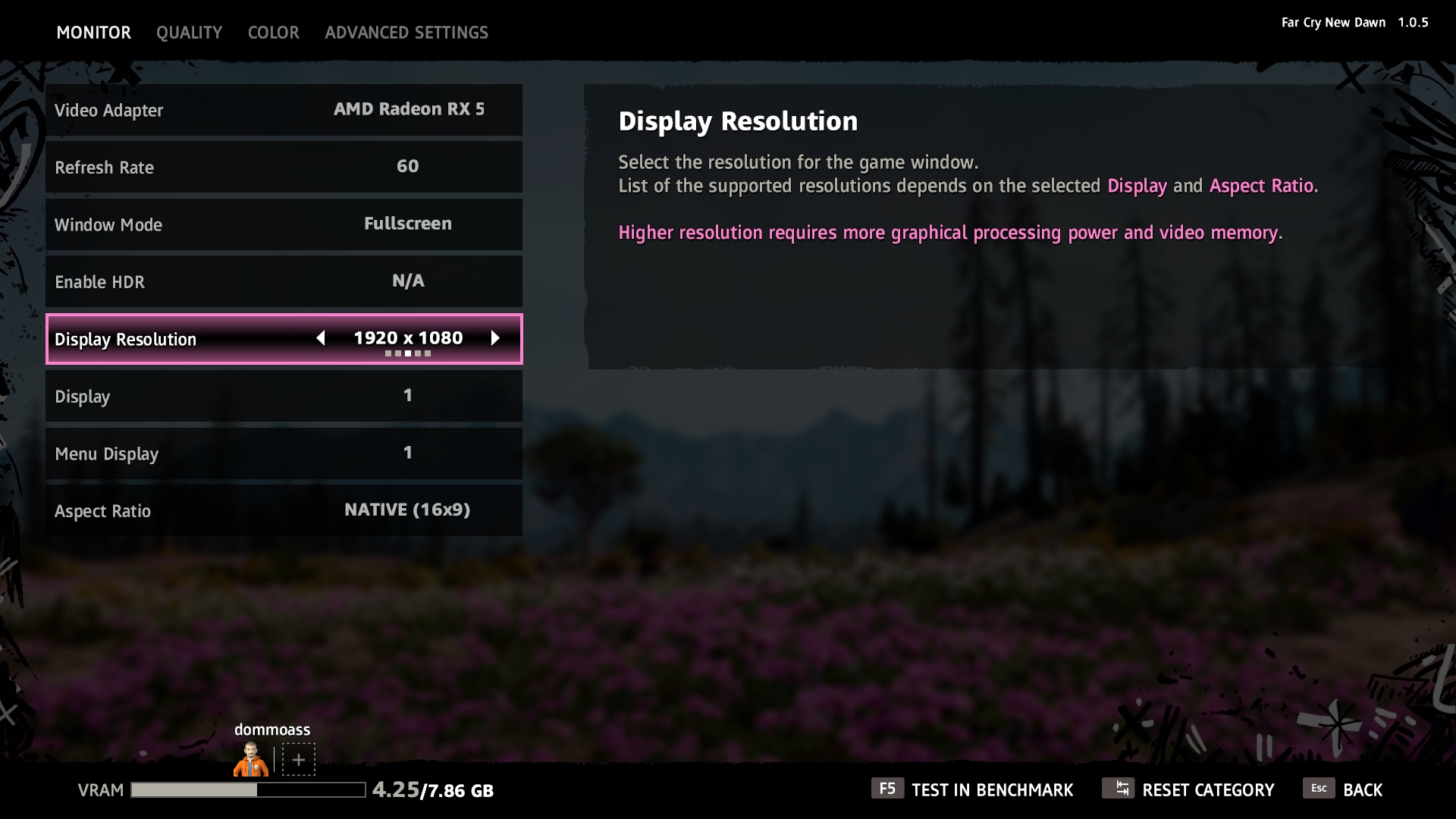Click the dommoass player avatar
This screenshot has height=819, width=1456.
pos(250,759)
